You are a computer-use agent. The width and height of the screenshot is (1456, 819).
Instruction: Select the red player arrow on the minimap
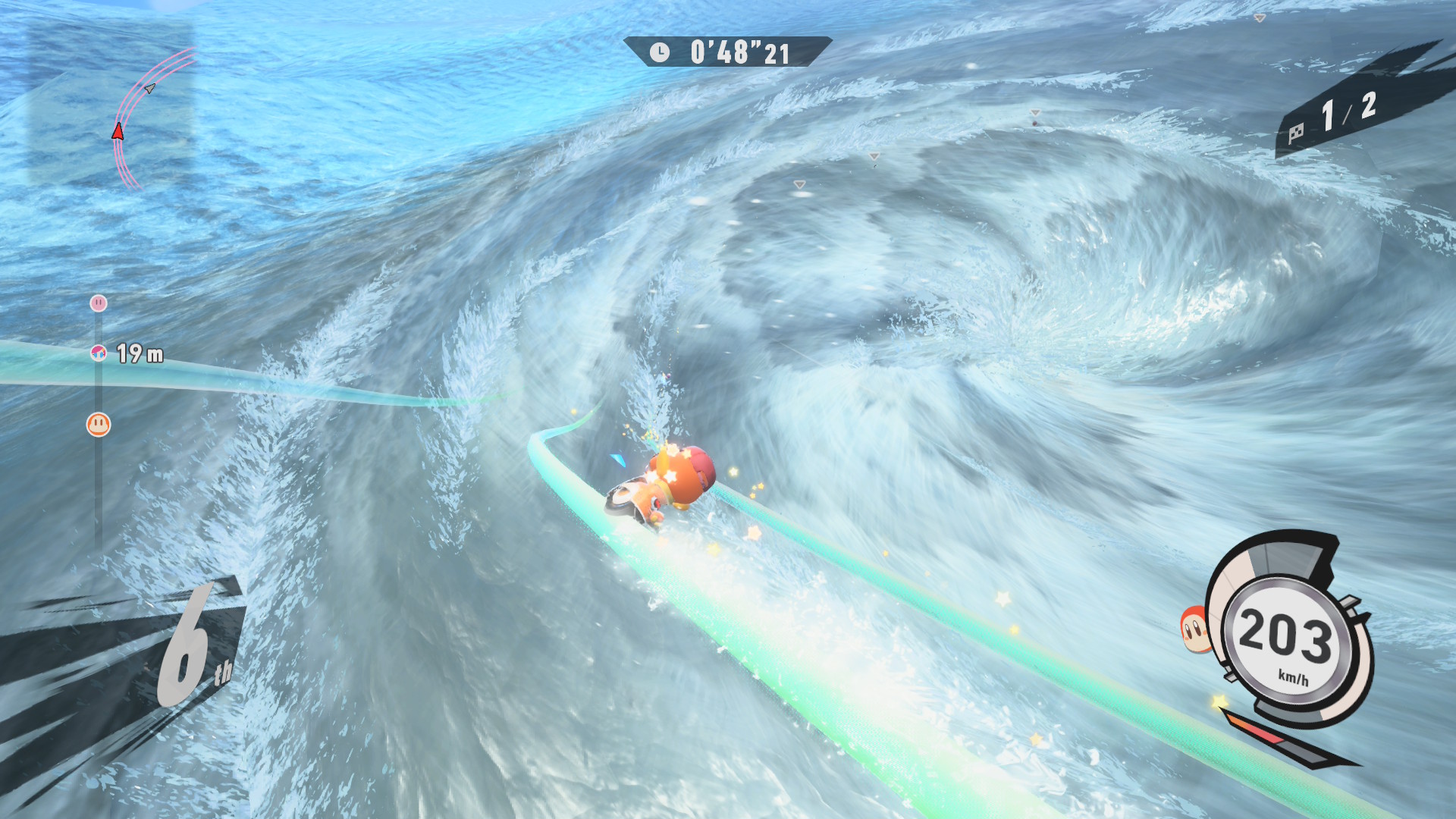(x=118, y=132)
